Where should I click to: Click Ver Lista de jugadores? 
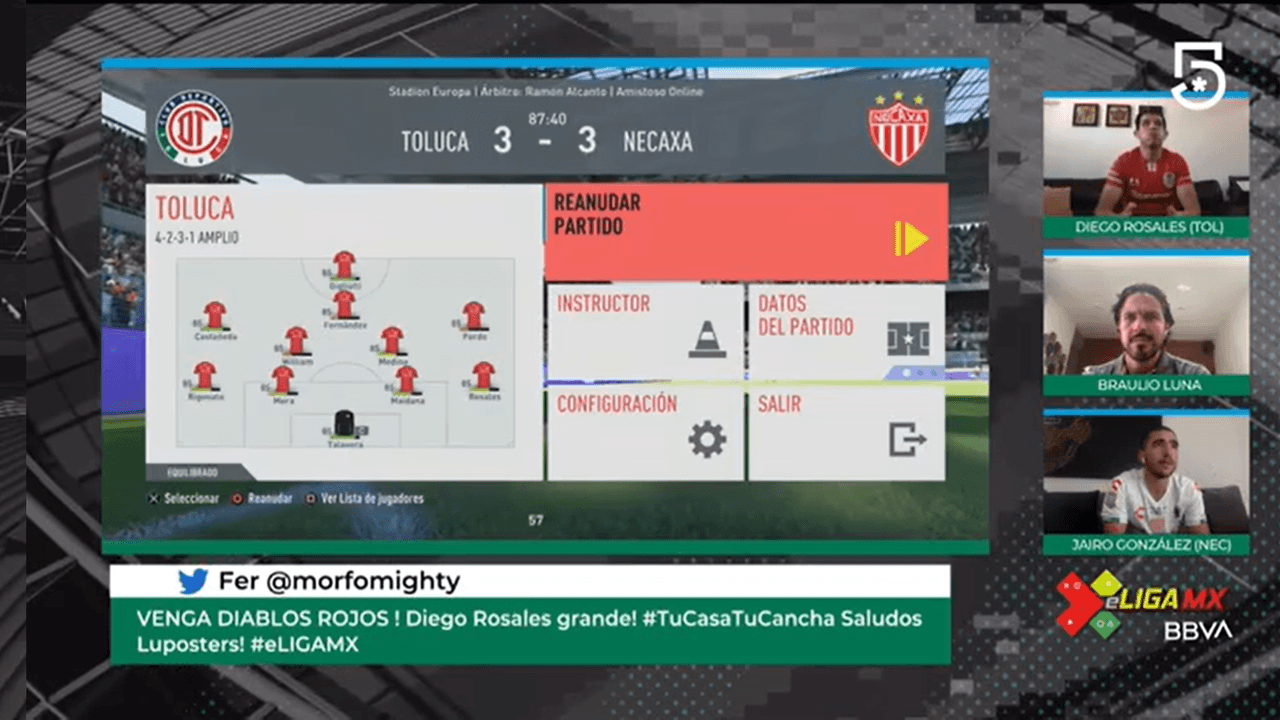370,498
